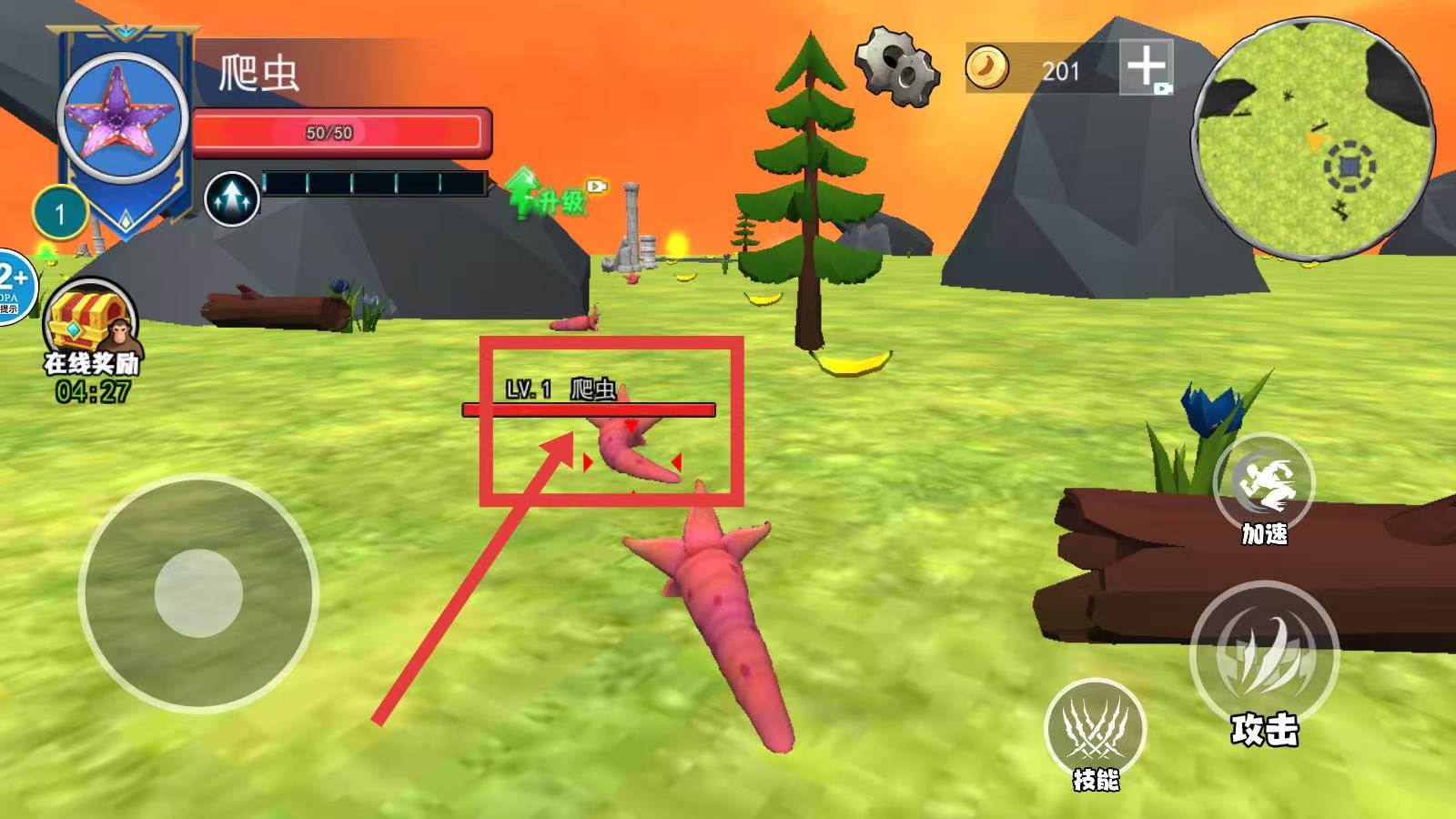Open the gear settings menu
The width and height of the screenshot is (1456, 819).
896,66
